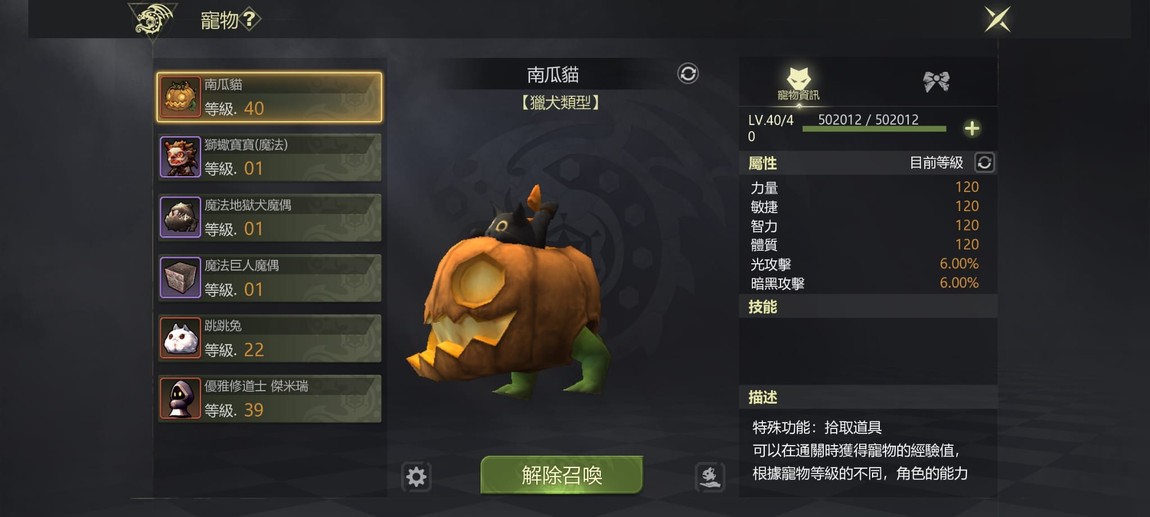Close the pet window with crossed swords
The image size is (1150, 517).
pos(996,19)
